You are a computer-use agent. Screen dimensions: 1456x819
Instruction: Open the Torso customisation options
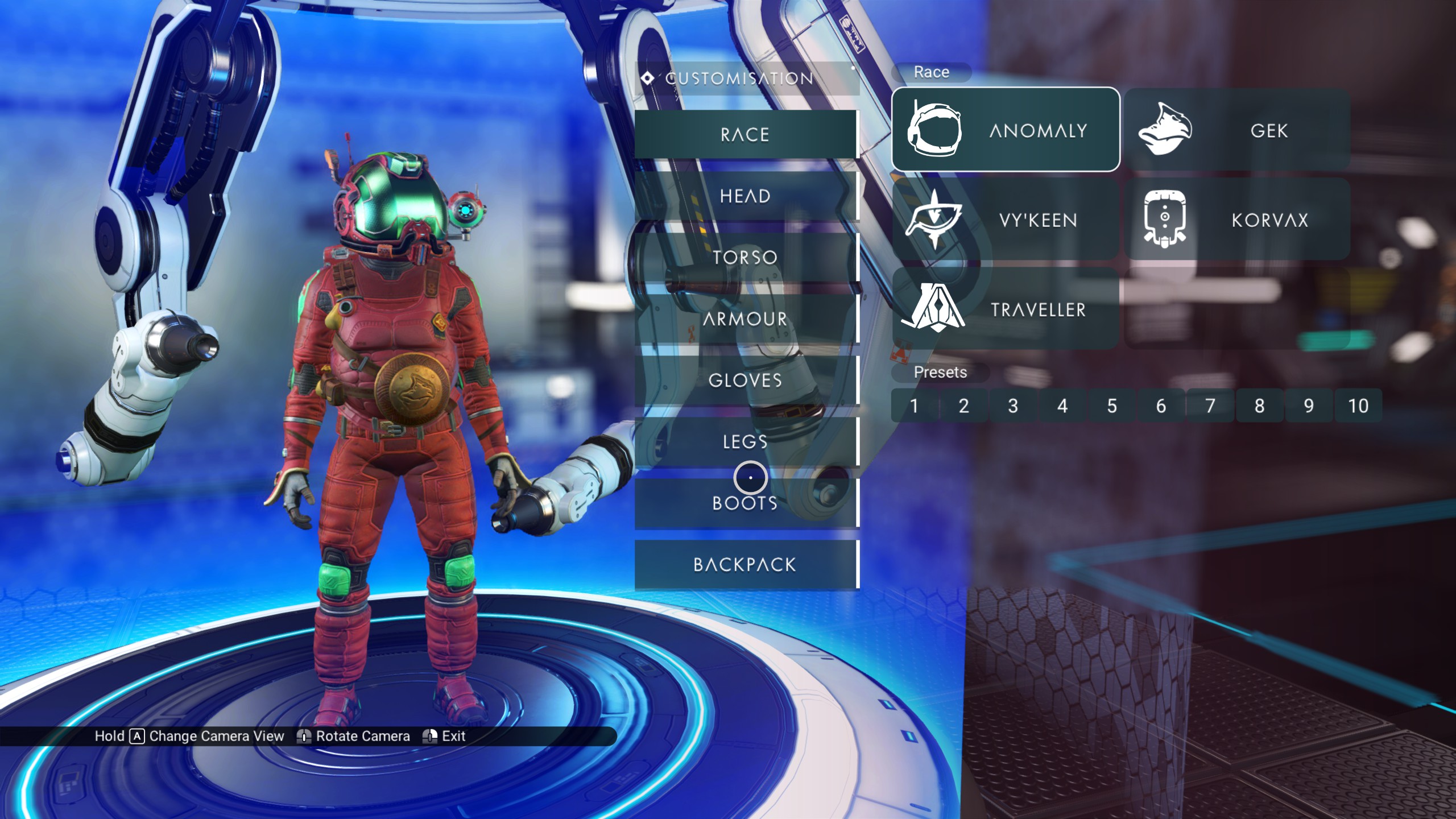click(745, 258)
